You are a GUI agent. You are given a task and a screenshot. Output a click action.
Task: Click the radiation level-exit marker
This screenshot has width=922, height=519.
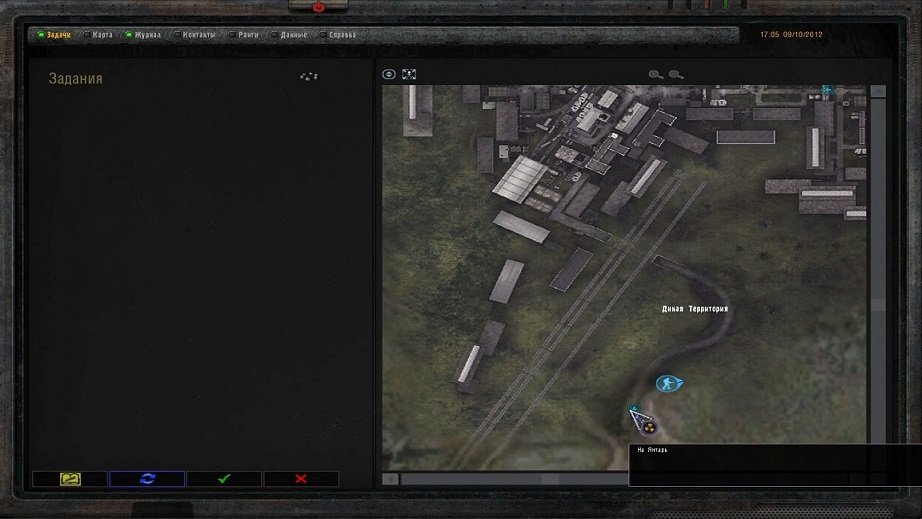(x=649, y=428)
